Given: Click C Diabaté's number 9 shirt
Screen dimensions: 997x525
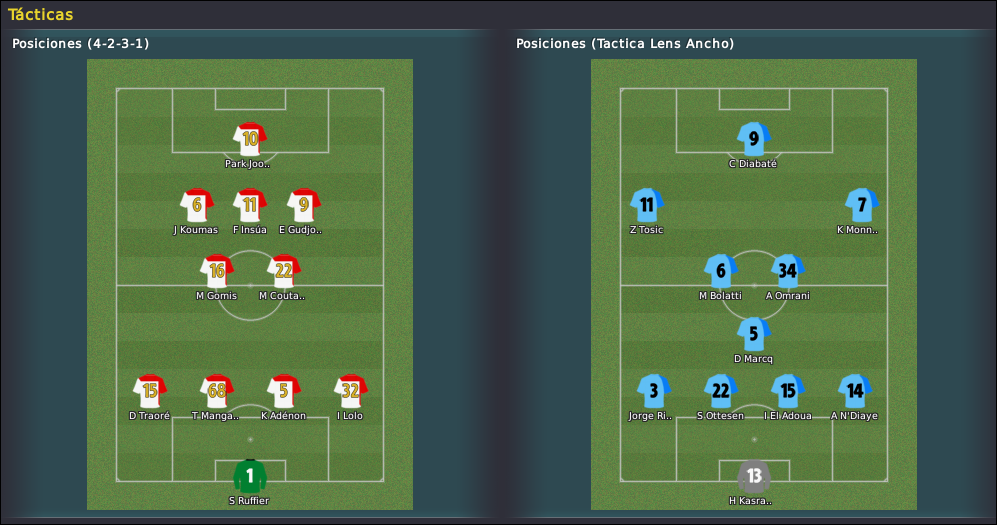Looking at the screenshot, I should (754, 139).
